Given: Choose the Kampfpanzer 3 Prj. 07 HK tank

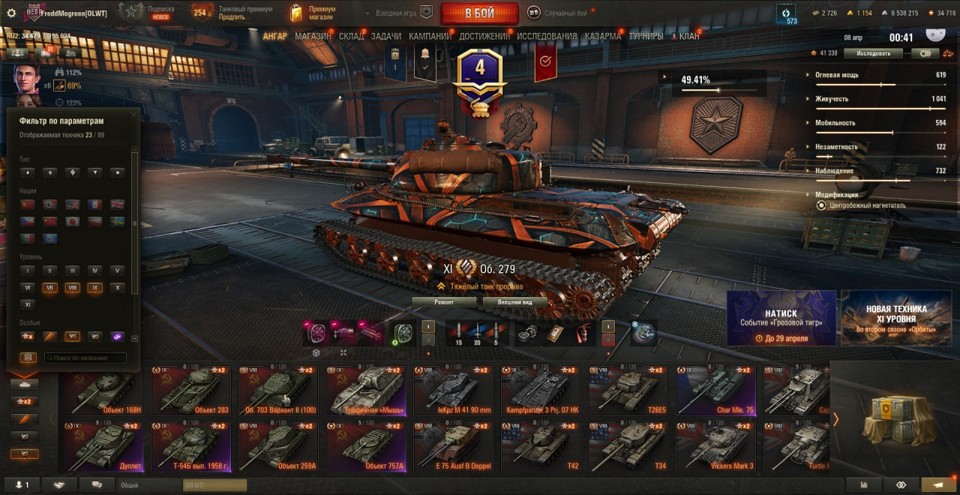Looking at the screenshot, I should [541, 391].
